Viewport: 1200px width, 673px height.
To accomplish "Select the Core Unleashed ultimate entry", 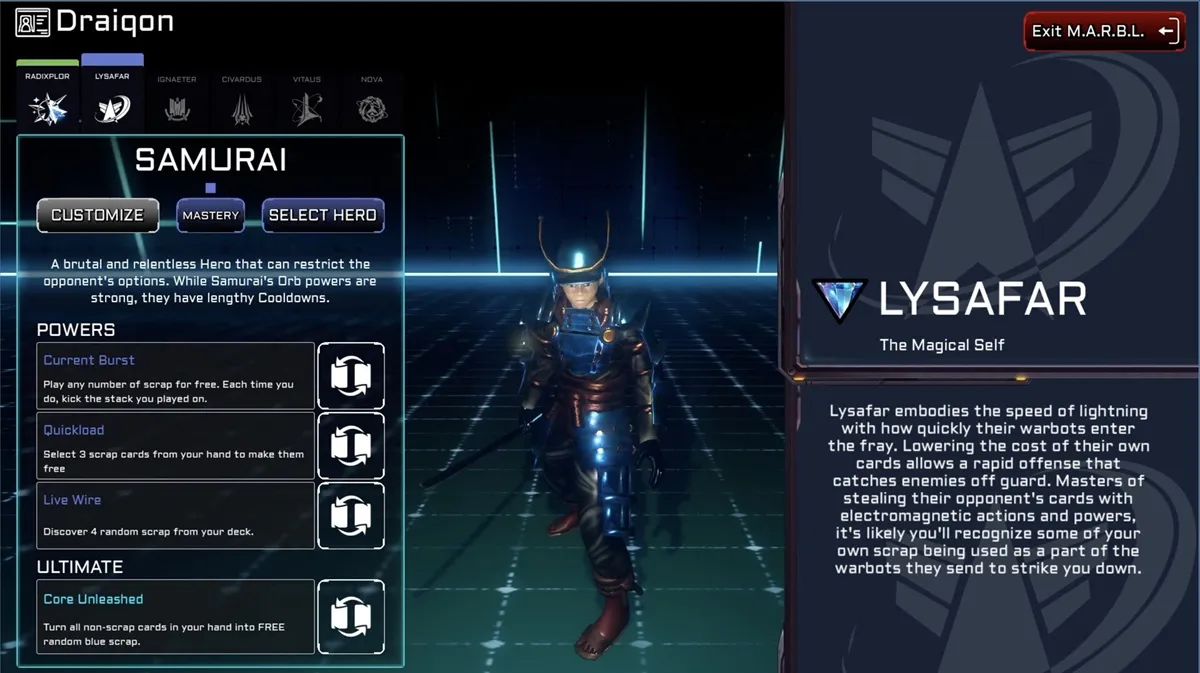I will 176,616.
